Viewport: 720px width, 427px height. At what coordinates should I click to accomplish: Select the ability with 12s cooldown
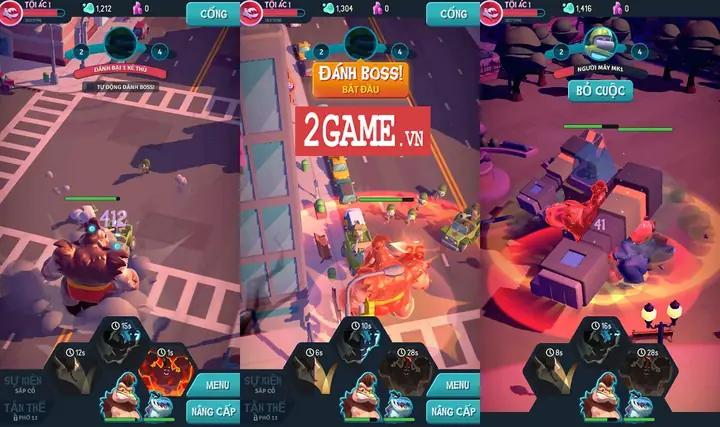coord(77,366)
